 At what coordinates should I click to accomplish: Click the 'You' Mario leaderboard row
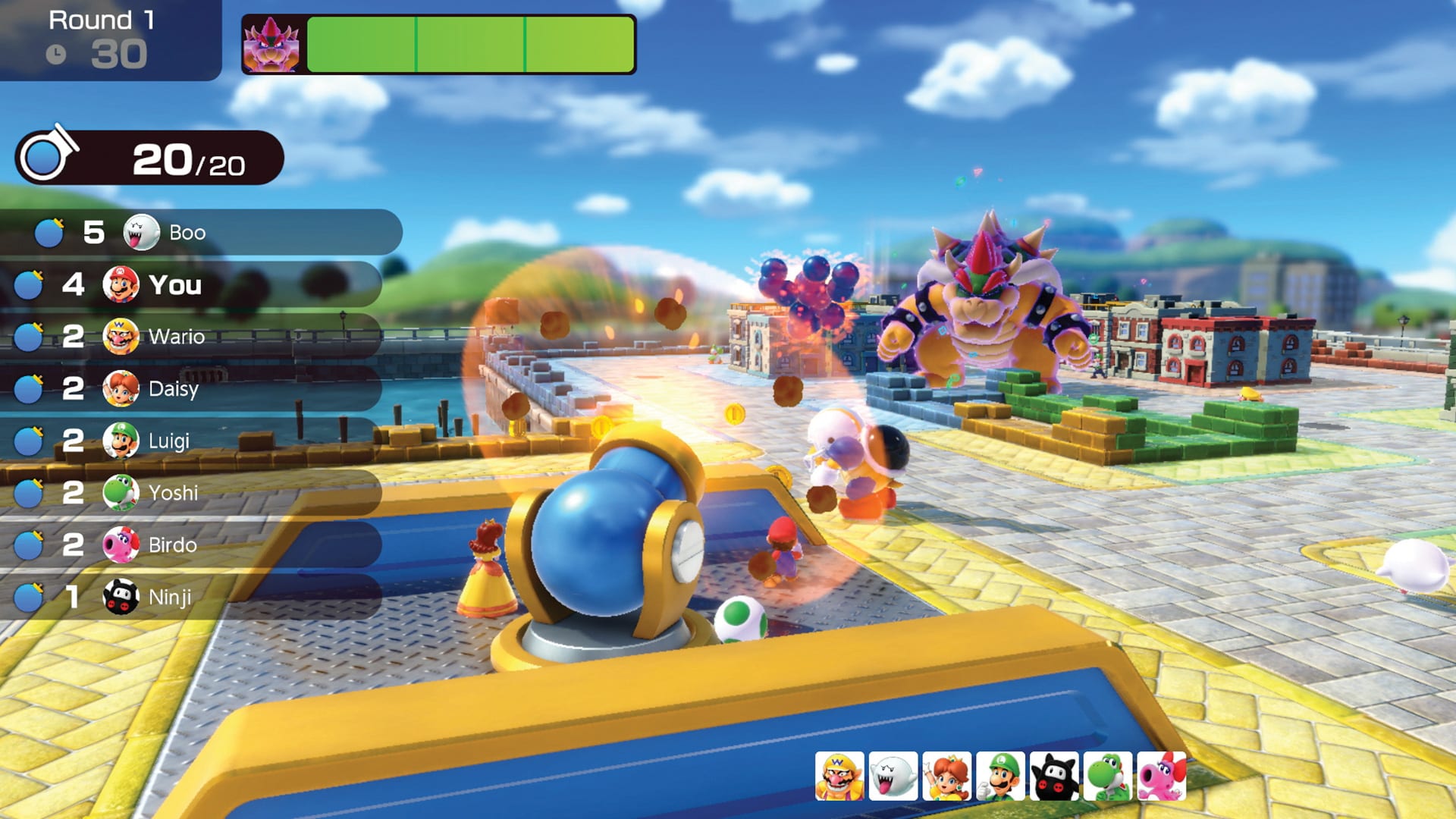coord(190,284)
